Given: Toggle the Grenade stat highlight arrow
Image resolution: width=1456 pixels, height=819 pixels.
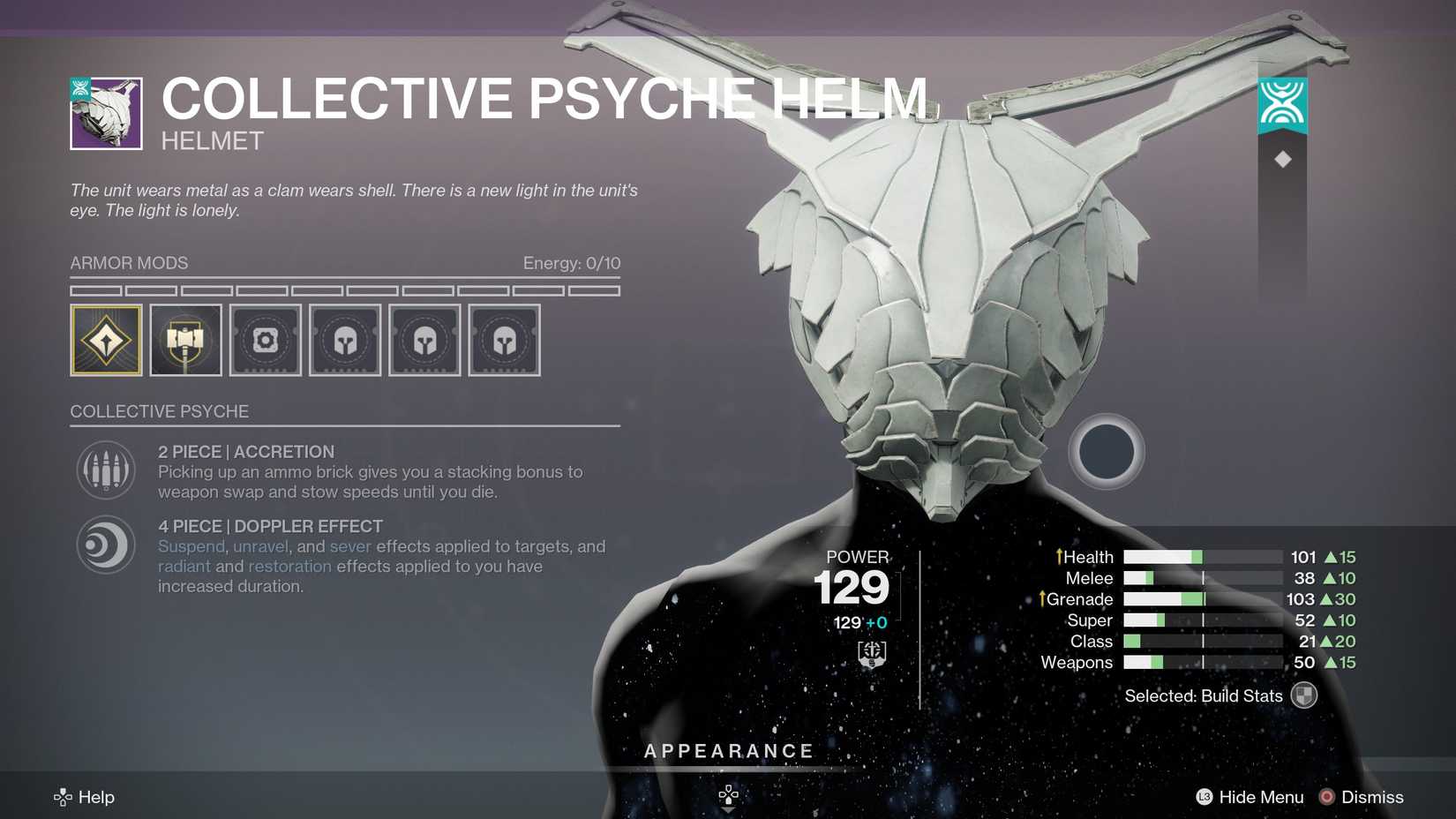Looking at the screenshot, I should 1044,599.
